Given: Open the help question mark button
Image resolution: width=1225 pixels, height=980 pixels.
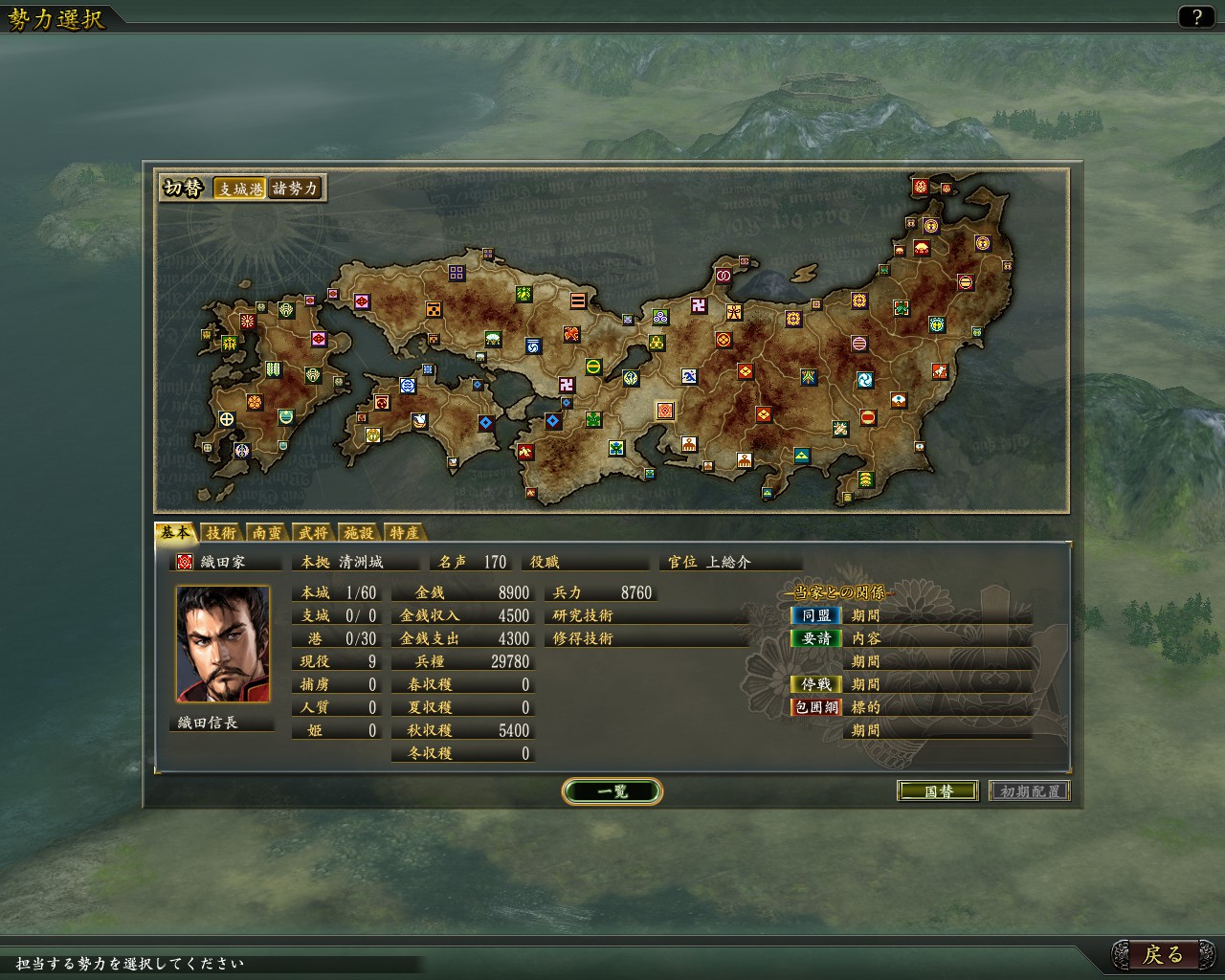Looking at the screenshot, I should (1195, 16).
